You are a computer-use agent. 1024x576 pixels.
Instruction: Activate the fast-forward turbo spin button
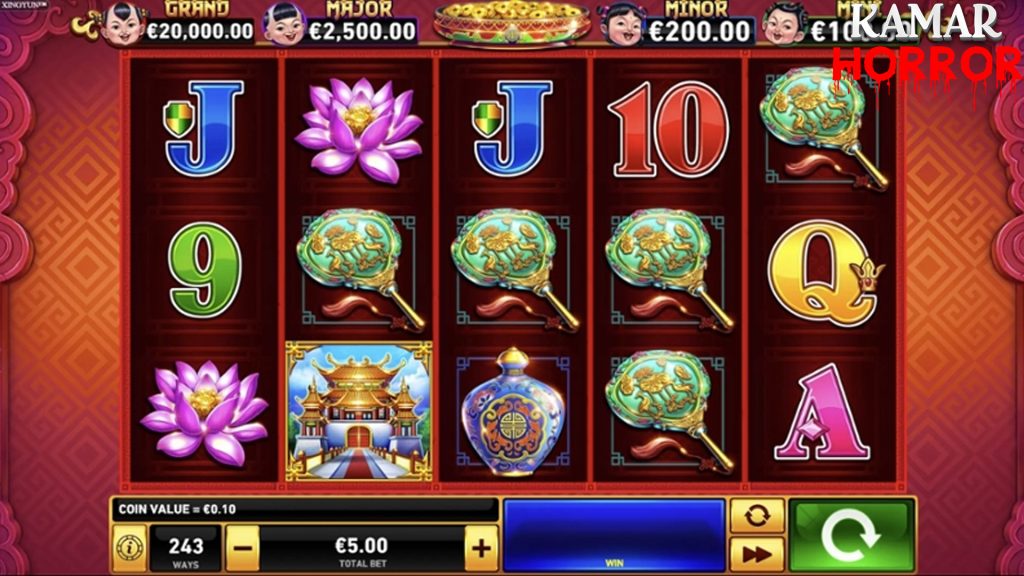[x=757, y=553]
